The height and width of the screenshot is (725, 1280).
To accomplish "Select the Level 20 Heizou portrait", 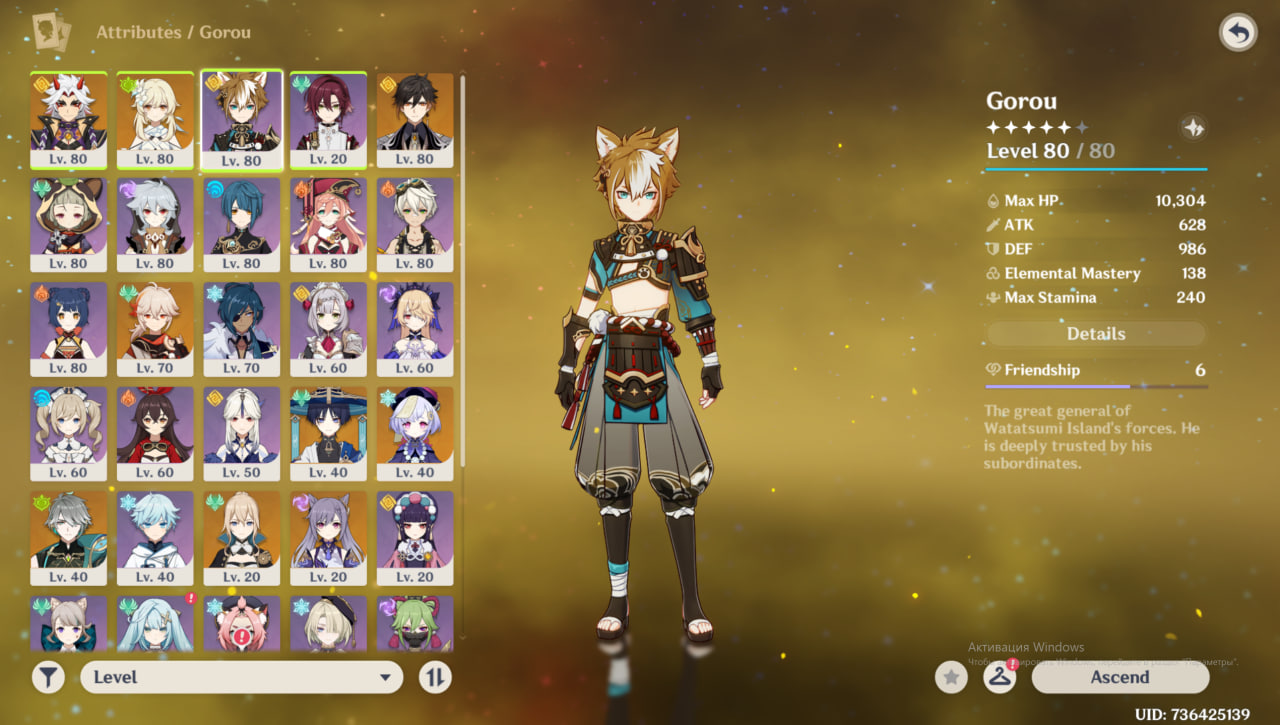I will point(329,120).
